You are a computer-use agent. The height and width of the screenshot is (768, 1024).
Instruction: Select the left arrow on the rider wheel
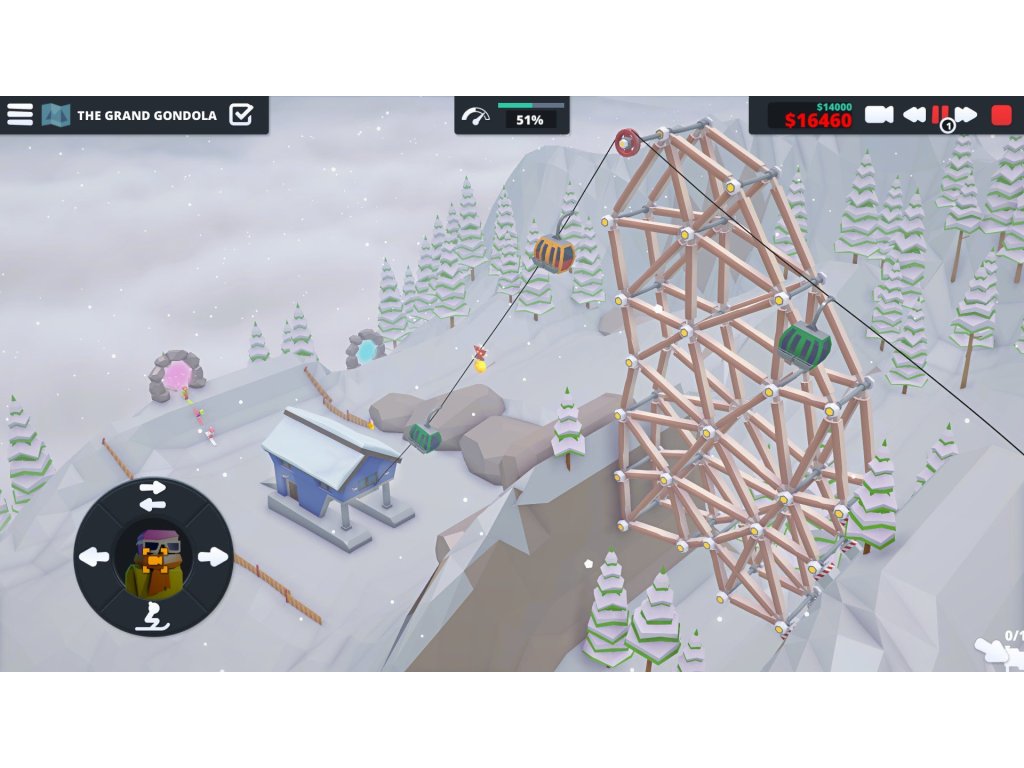coord(94,557)
